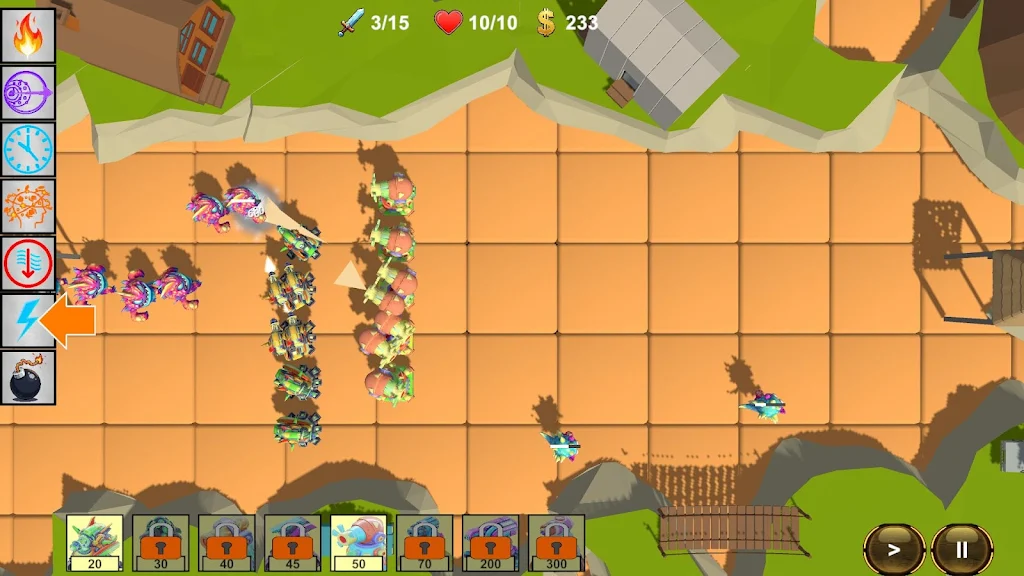This screenshot has height=576, width=1024.
Task: Choose the locked tower costing 40
Action: [227, 542]
